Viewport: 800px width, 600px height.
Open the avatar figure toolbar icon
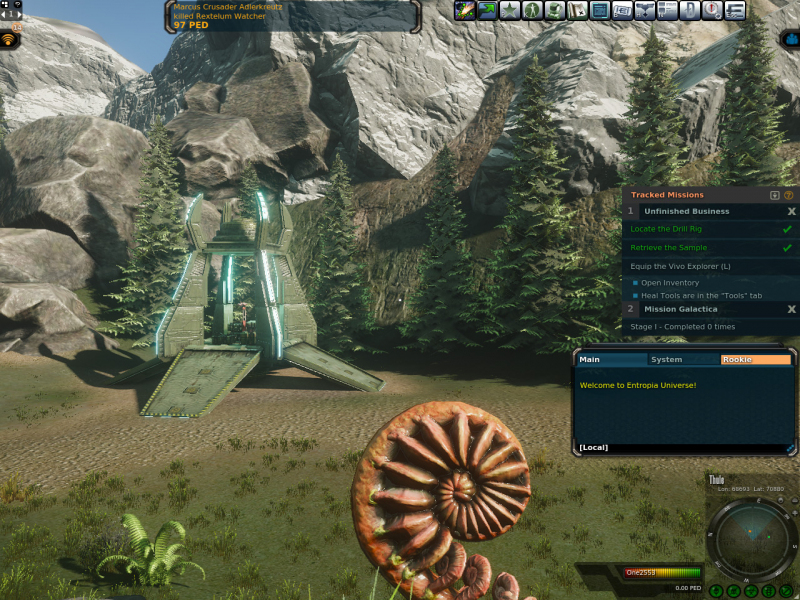point(532,11)
